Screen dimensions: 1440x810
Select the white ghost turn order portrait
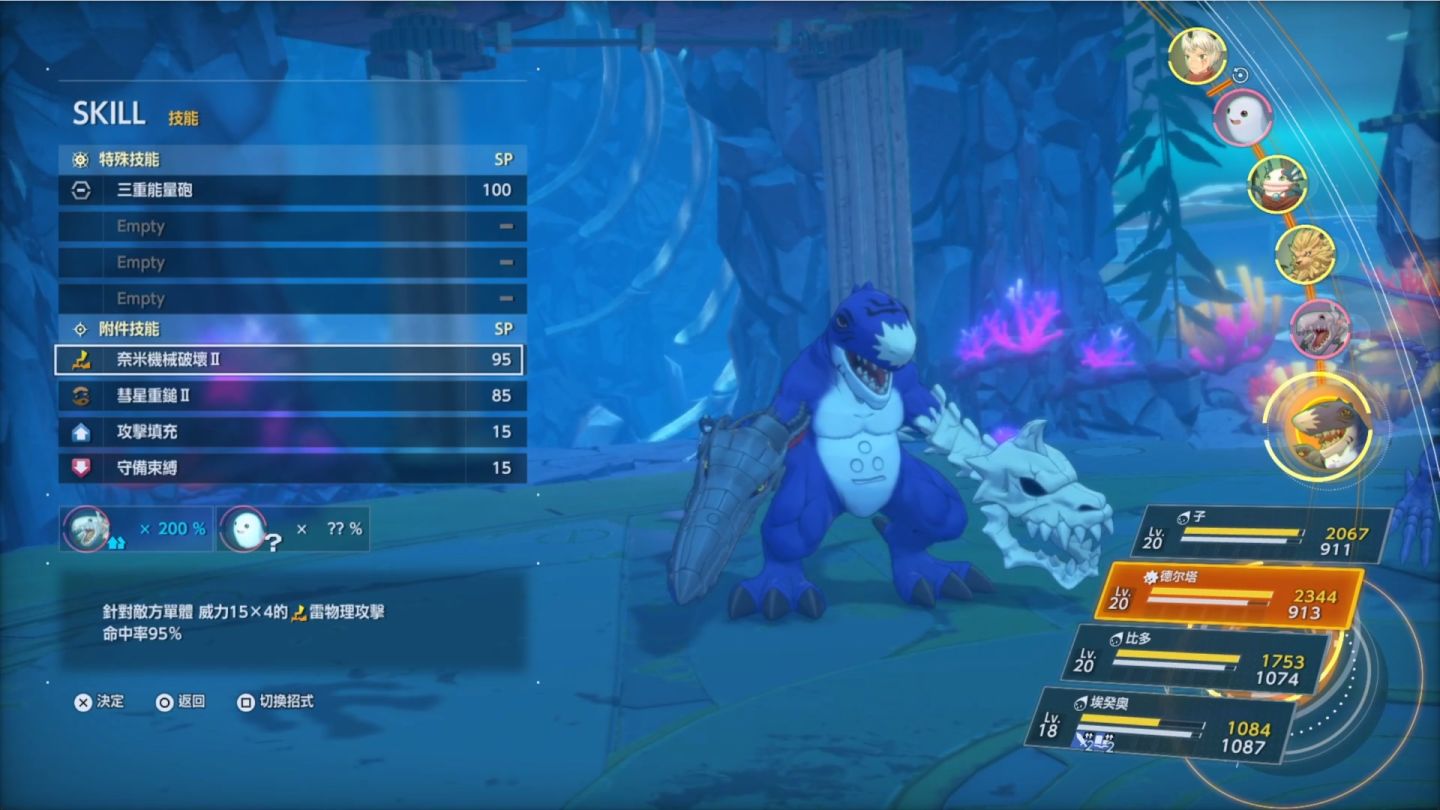[1242, 116]
